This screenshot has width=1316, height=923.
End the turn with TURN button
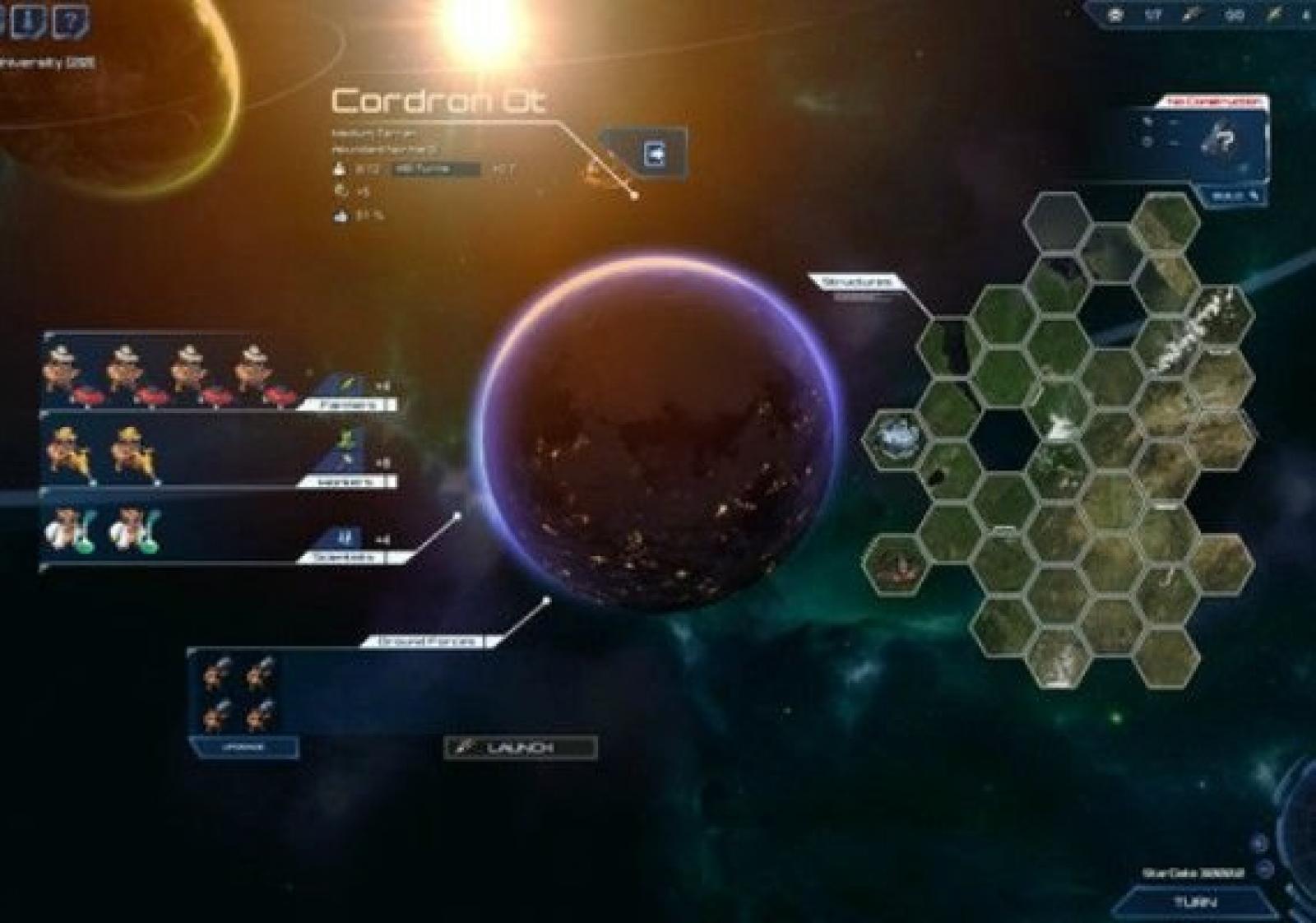1195,902
